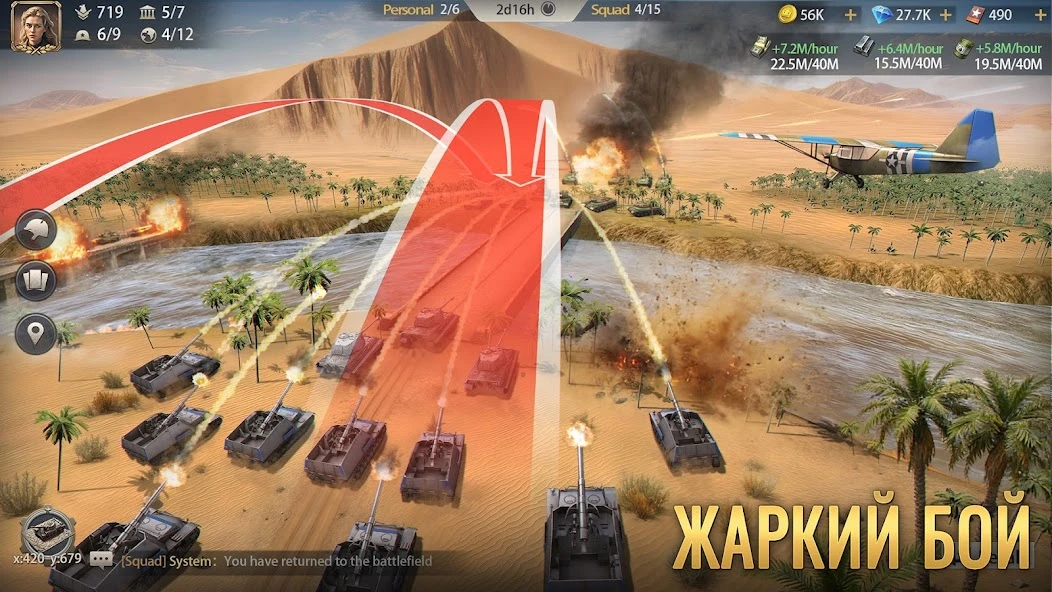Open the commander portrait profile
Image resolution: width=1052 pixels, height=592 pixels.
tap(28, 26)
